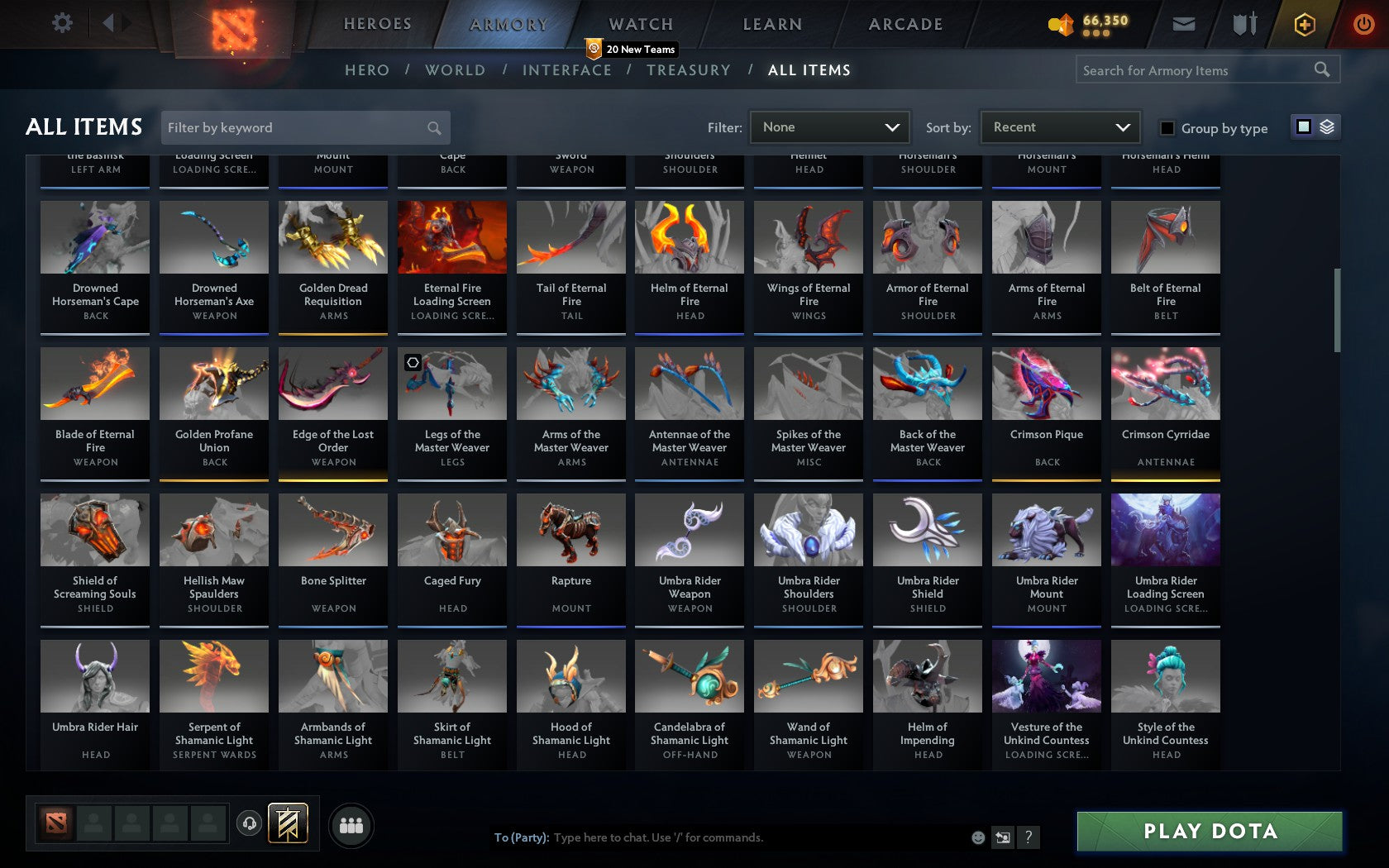Toggle the grid view layout icon
Viewport: 1389px width, 868px height.
coord(1303,127)
